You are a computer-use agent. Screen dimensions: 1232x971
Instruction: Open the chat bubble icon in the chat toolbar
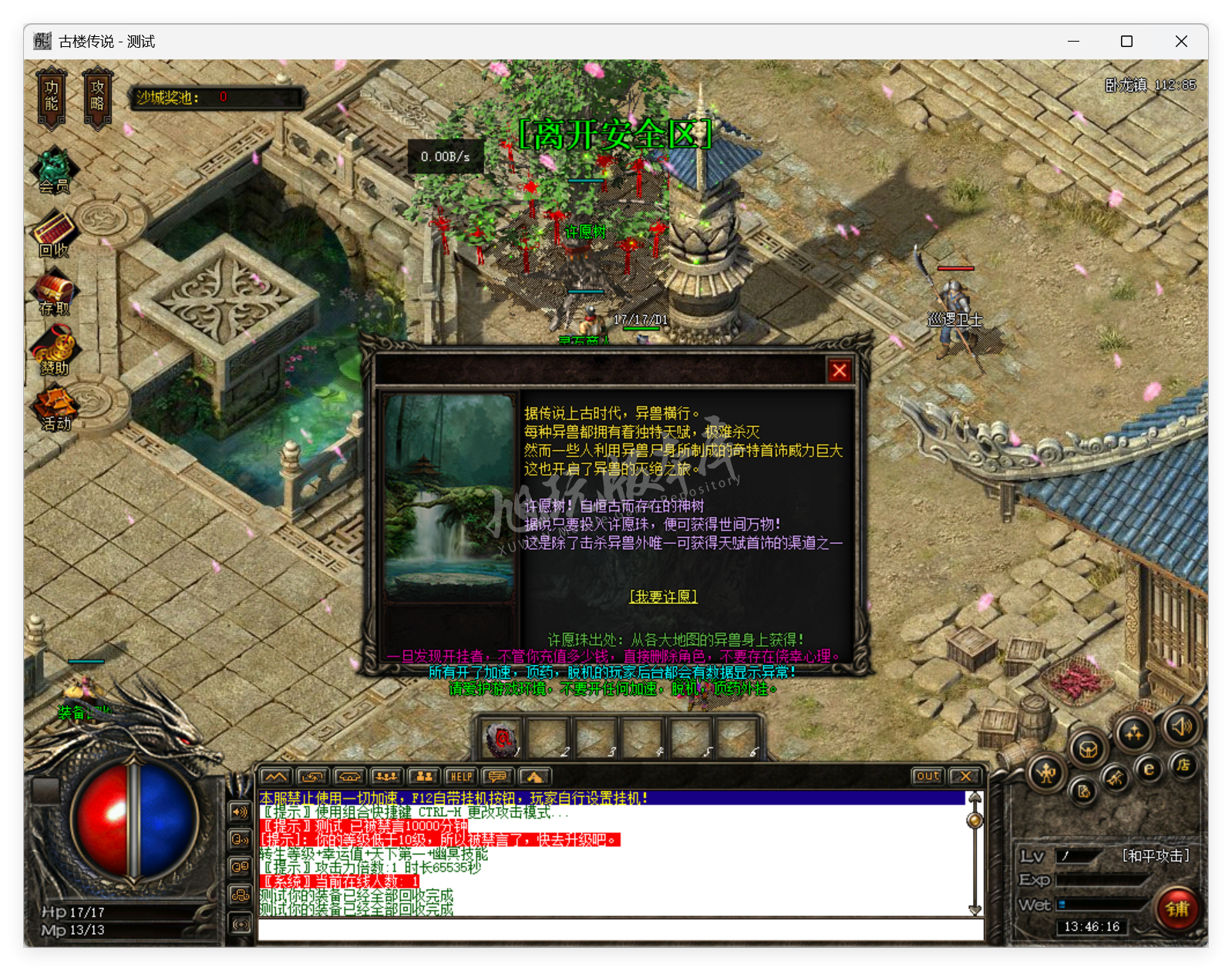coord(497,776)
